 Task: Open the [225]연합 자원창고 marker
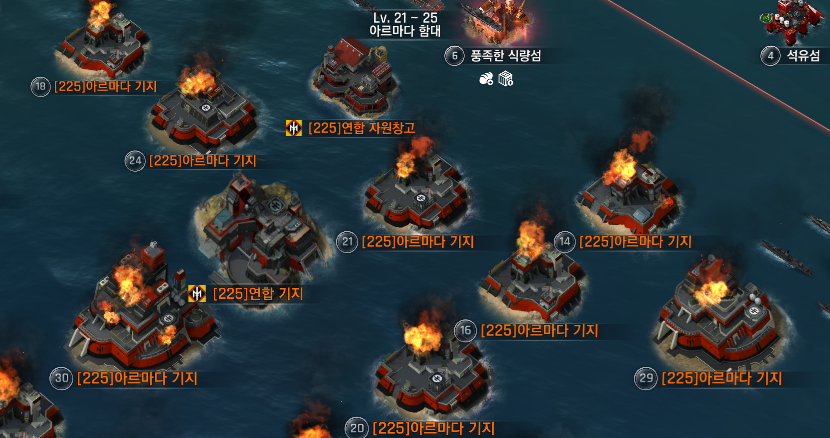point(361,127)
